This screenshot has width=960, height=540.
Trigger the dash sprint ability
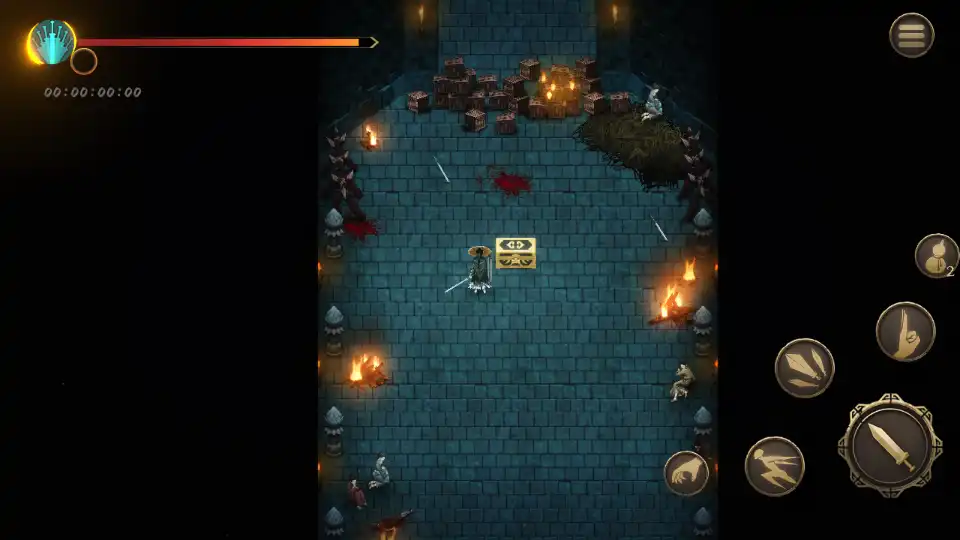click(x=774, y=466)
